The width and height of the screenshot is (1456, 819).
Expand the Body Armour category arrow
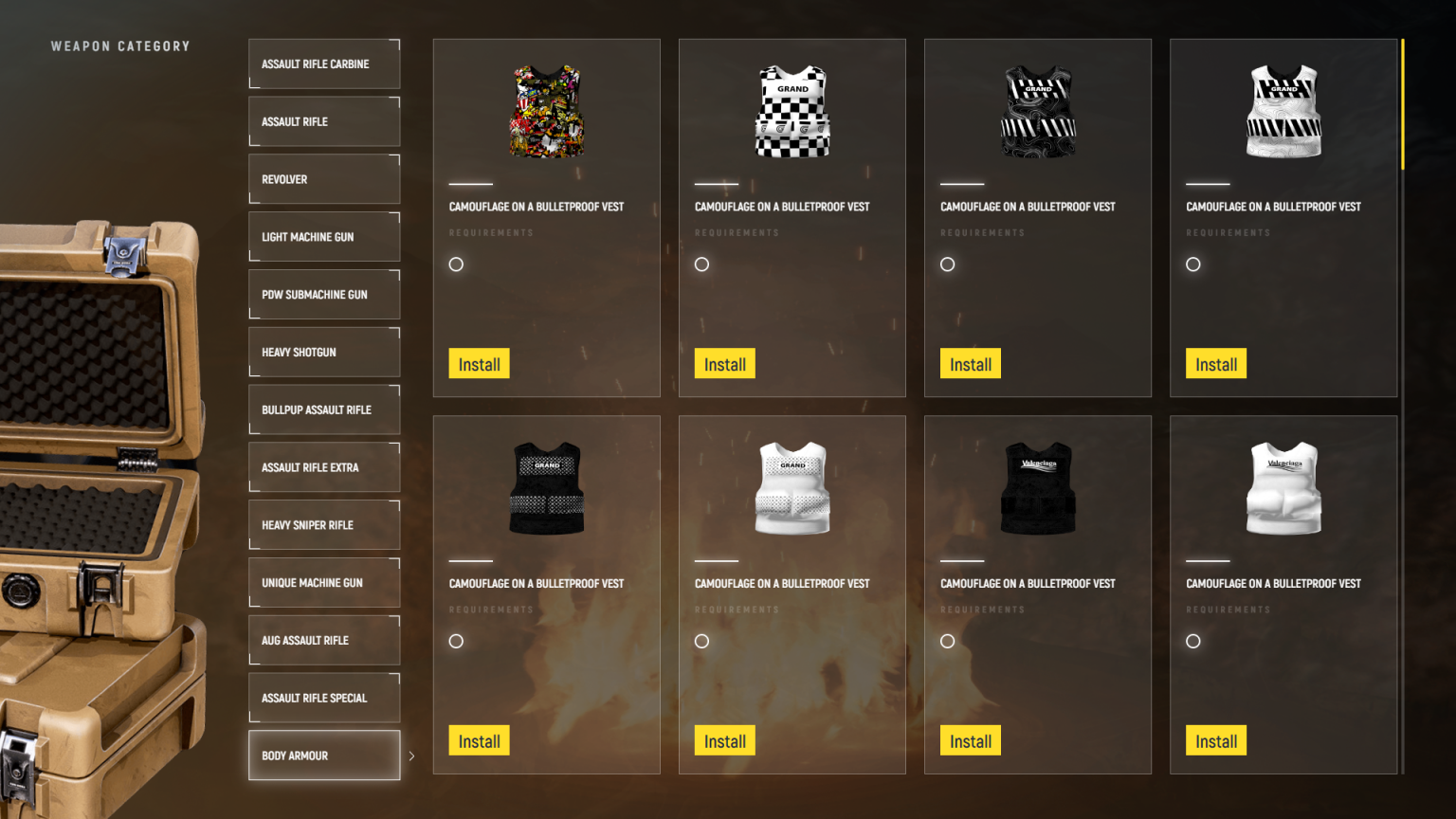411,755
